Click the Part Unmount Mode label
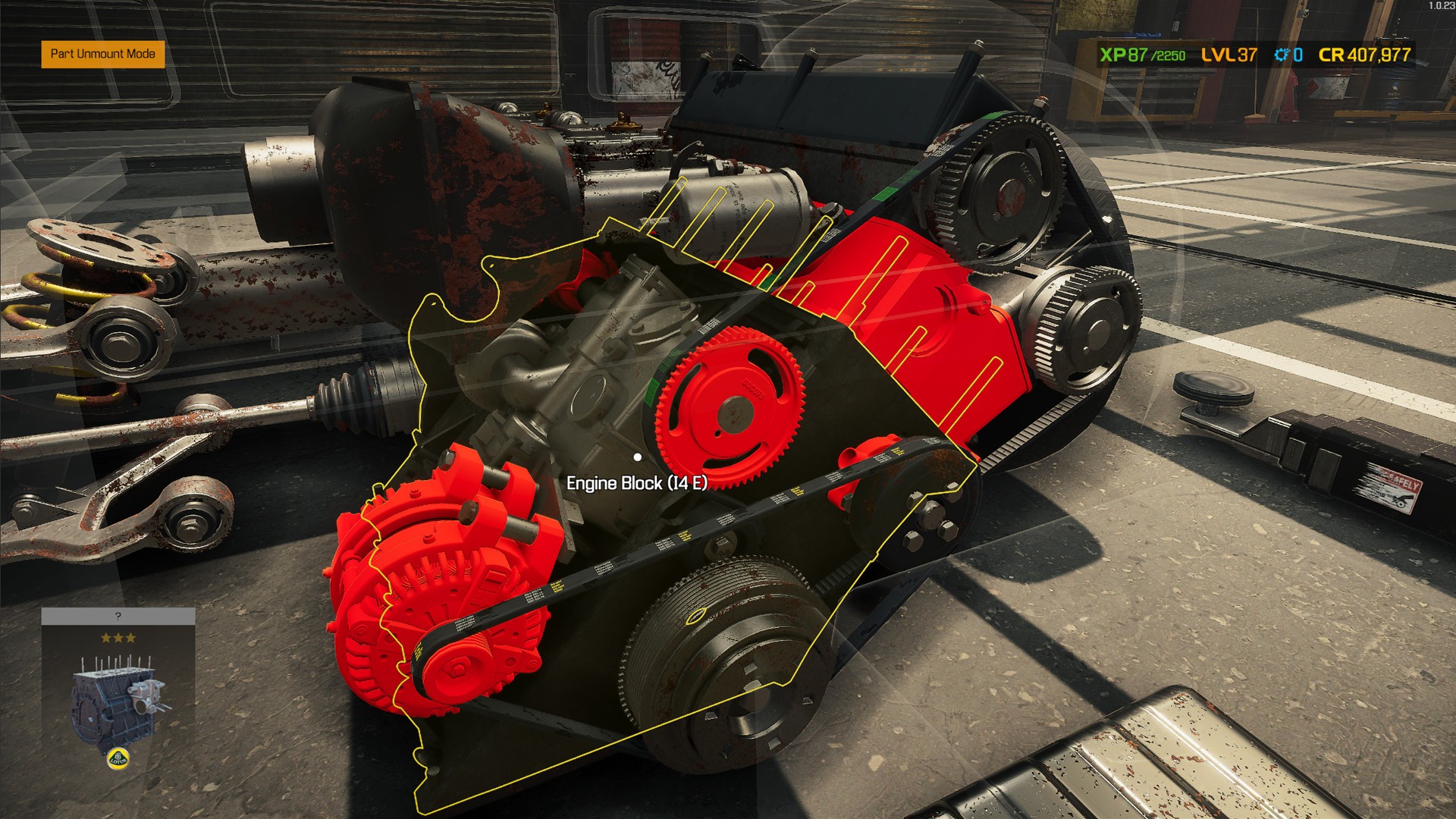 [x=102, y=54]
